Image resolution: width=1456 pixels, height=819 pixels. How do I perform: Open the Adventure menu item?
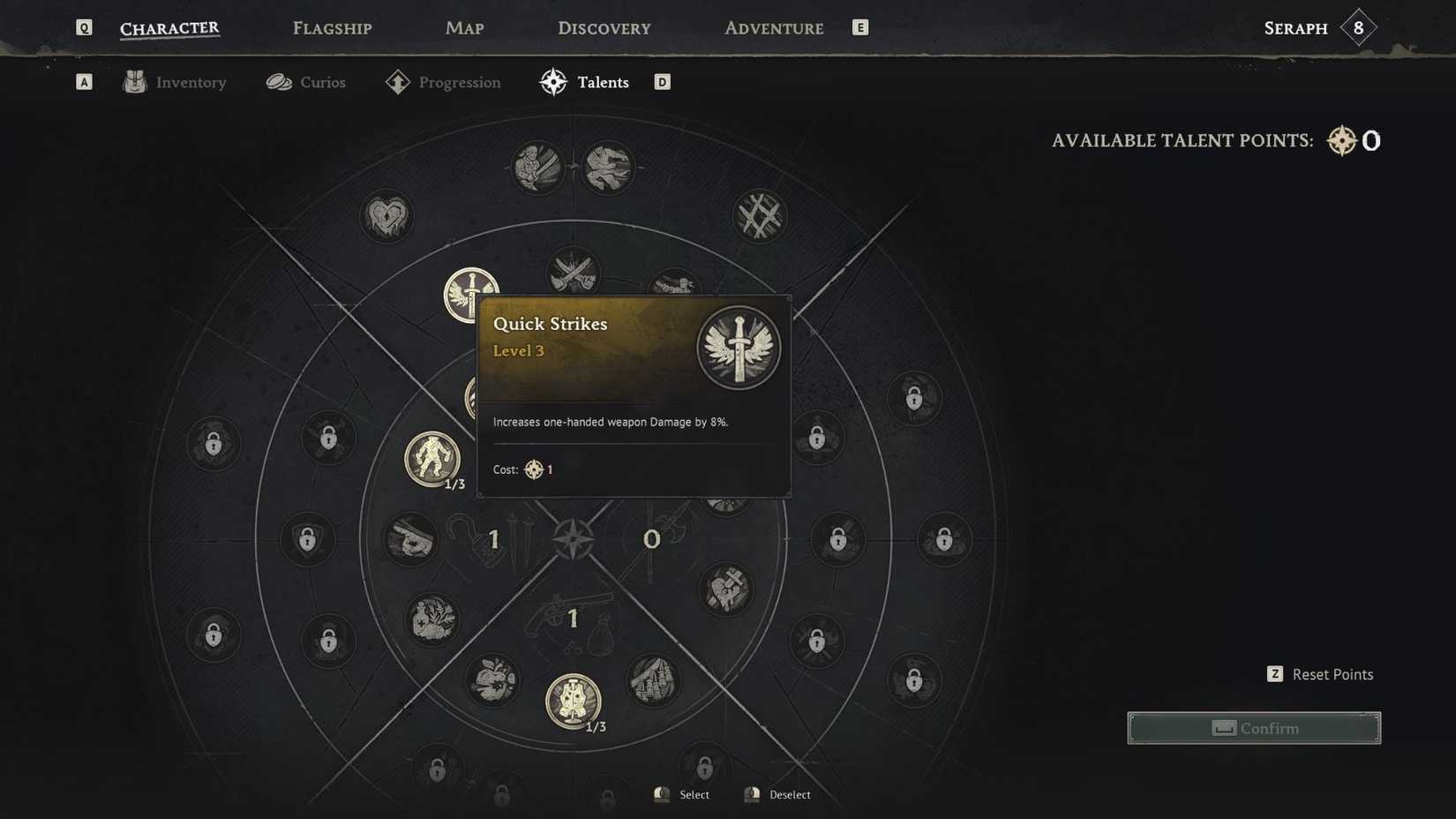point(773,27)
